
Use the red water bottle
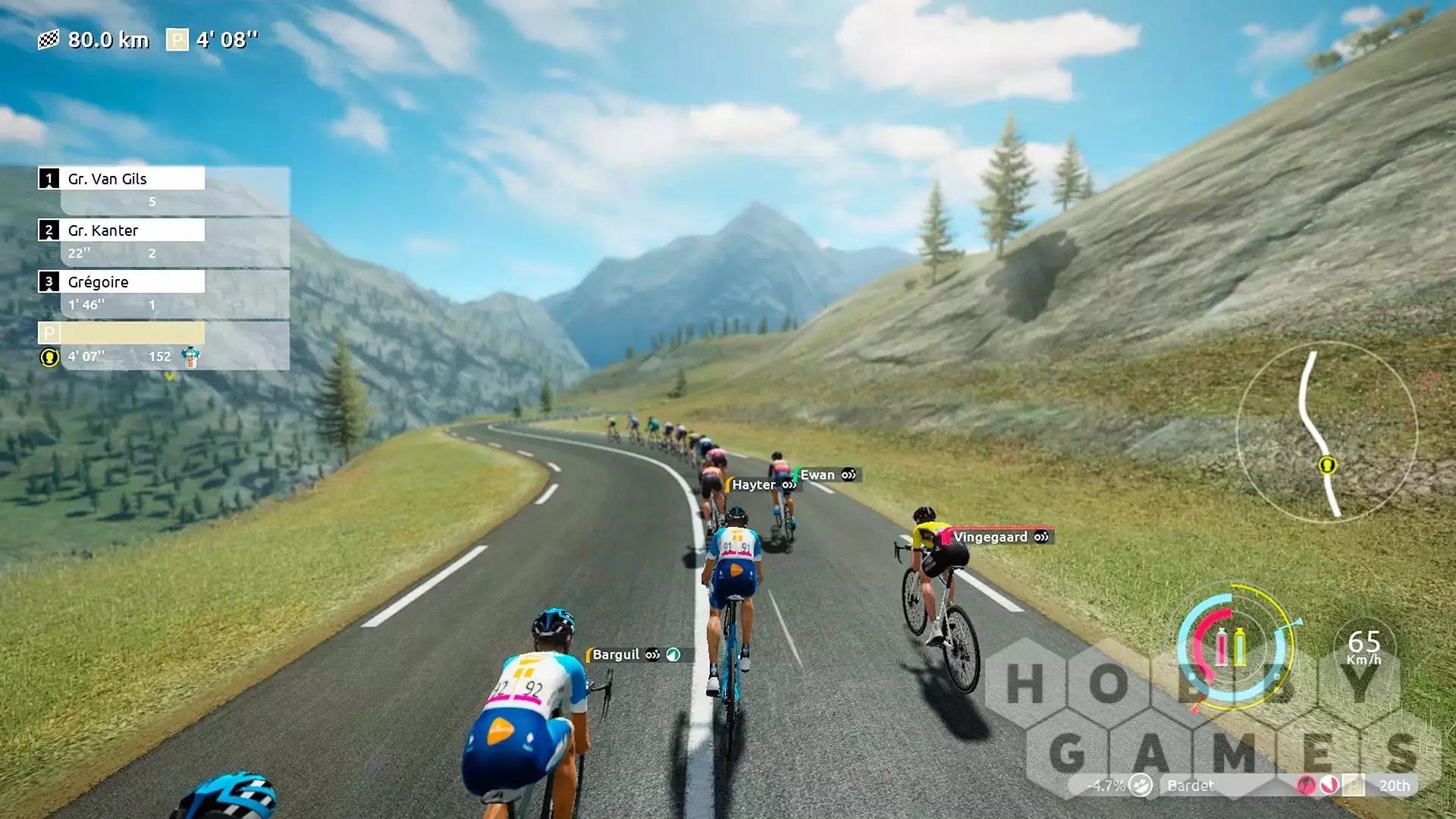tap(1221, 647)
